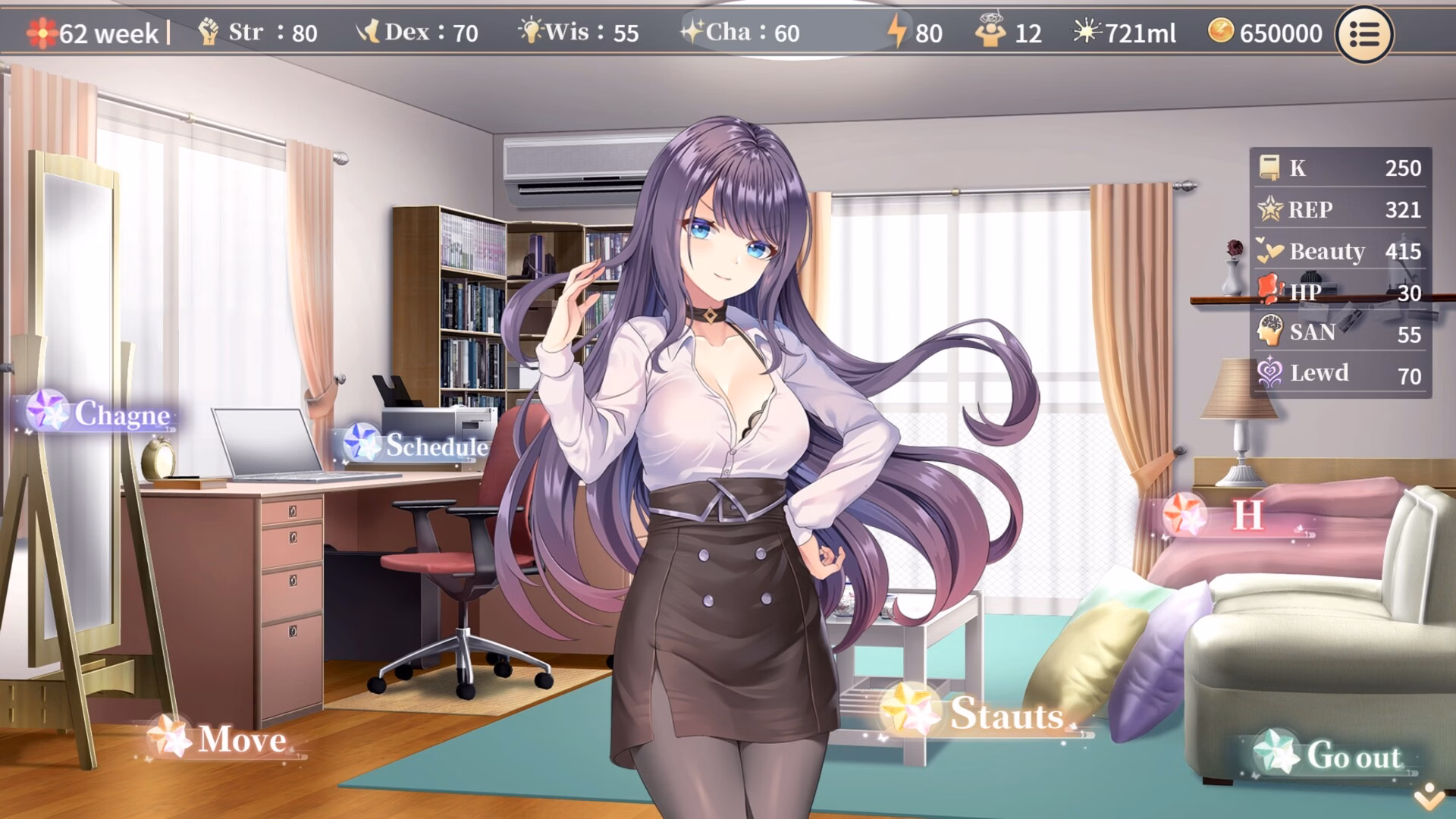Choose the Go out option

pyautogui.click(x=1332, y=755)
